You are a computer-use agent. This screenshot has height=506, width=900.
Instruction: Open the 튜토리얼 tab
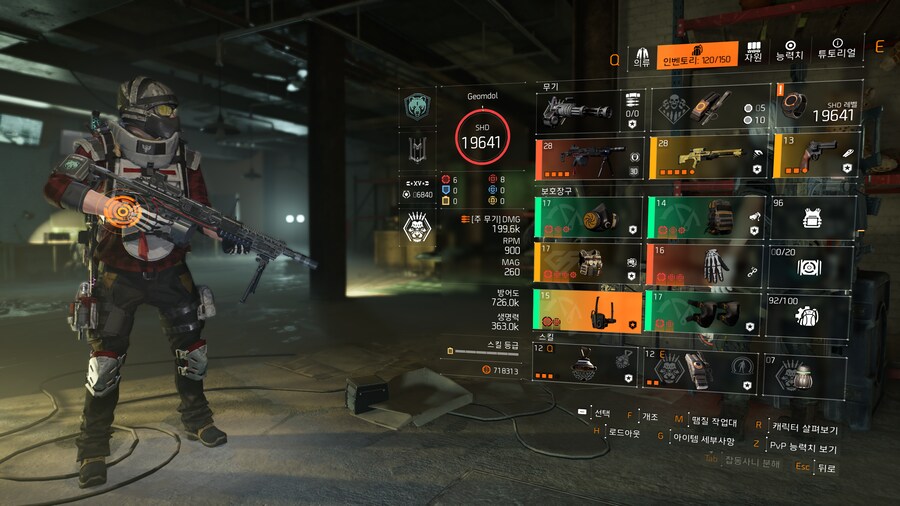pos(837,53)
